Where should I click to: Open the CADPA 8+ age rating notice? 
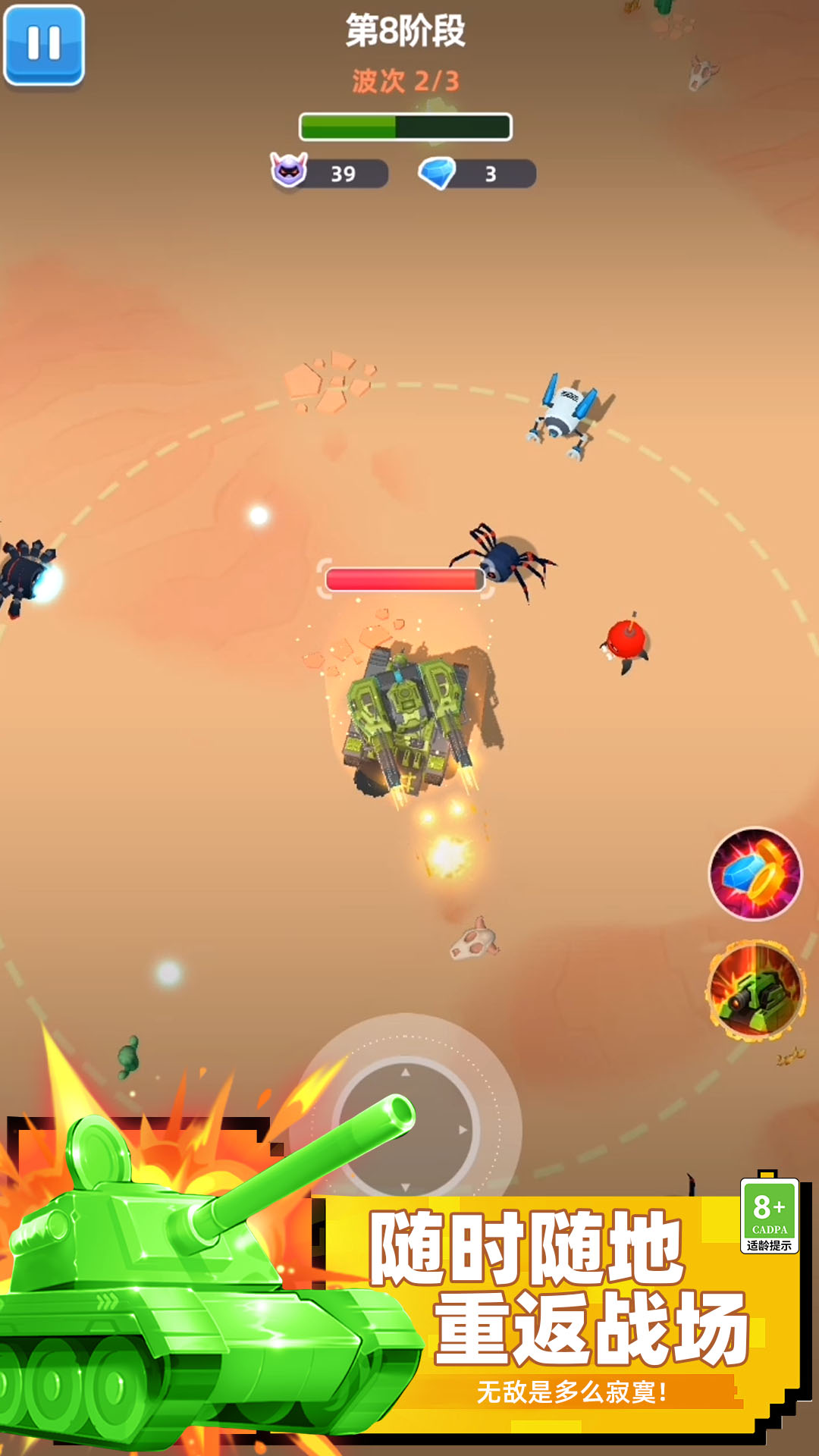pyautogui.click(x=769, y=1216)
